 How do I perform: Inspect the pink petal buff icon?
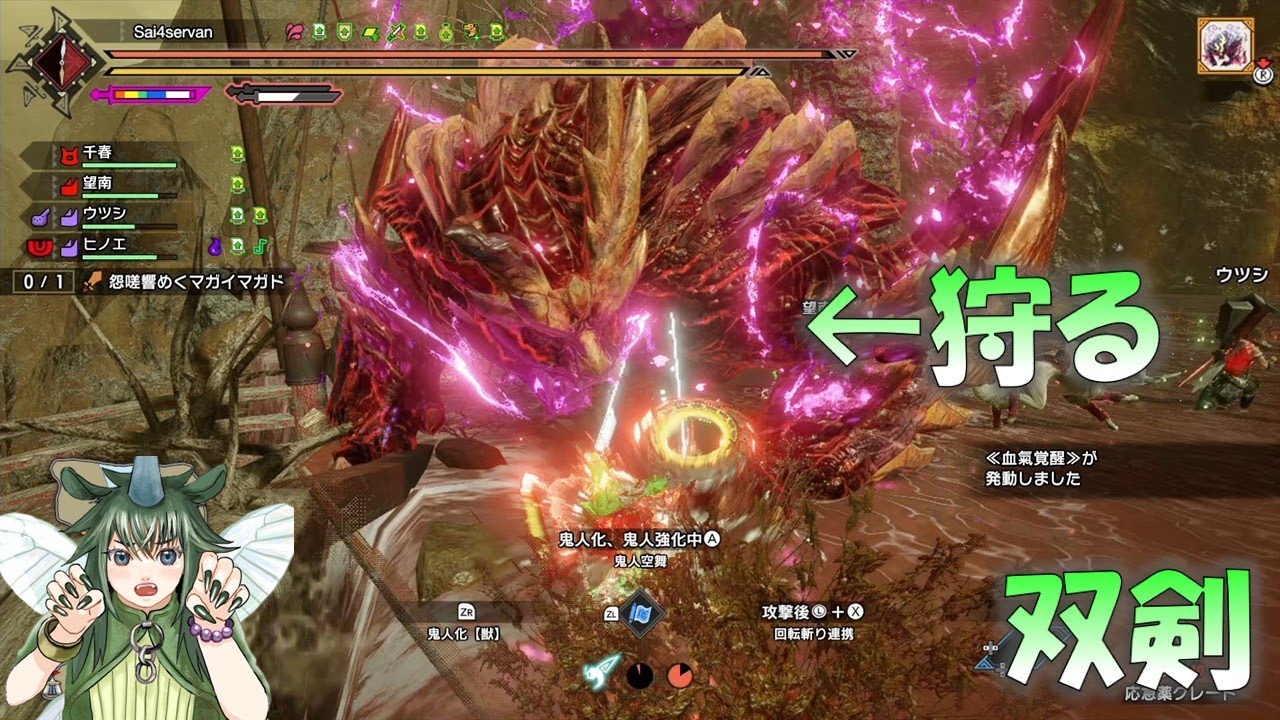[x=294, y=33]
